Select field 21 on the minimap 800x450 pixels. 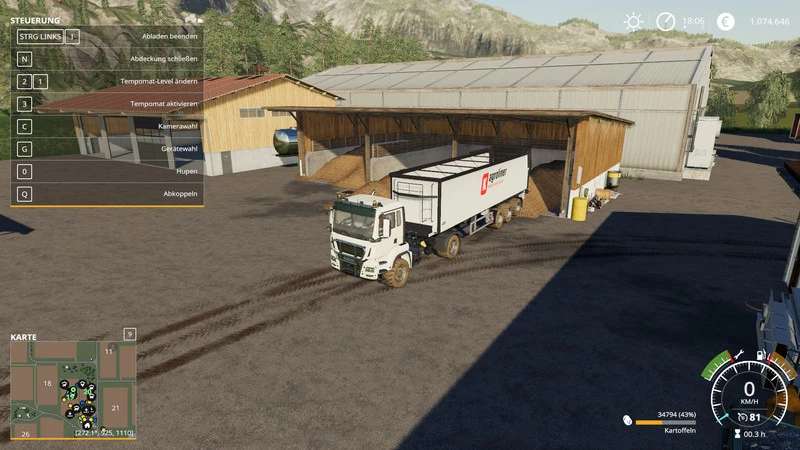[x=116, y=407]
